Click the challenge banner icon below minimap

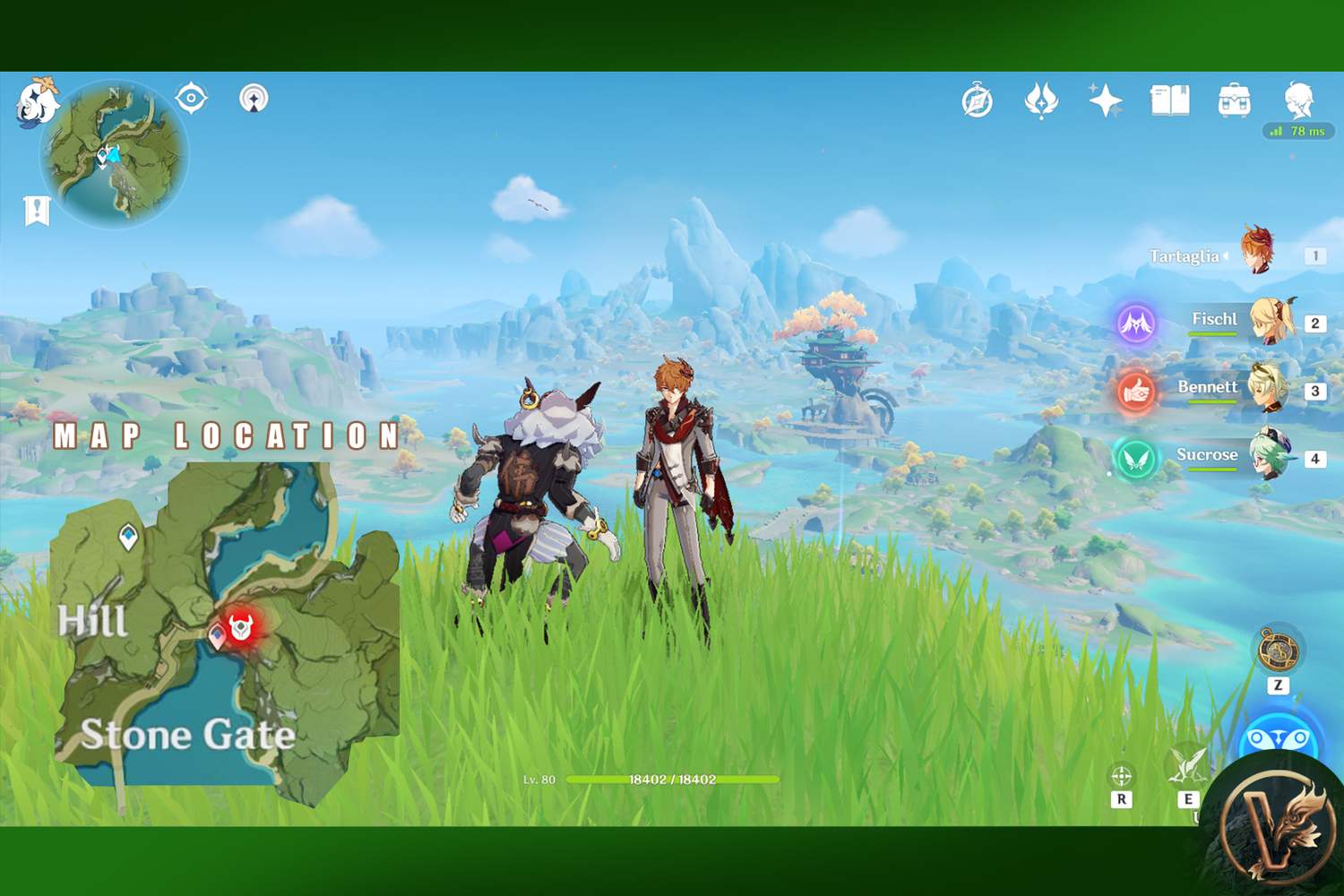coord(36,209)
